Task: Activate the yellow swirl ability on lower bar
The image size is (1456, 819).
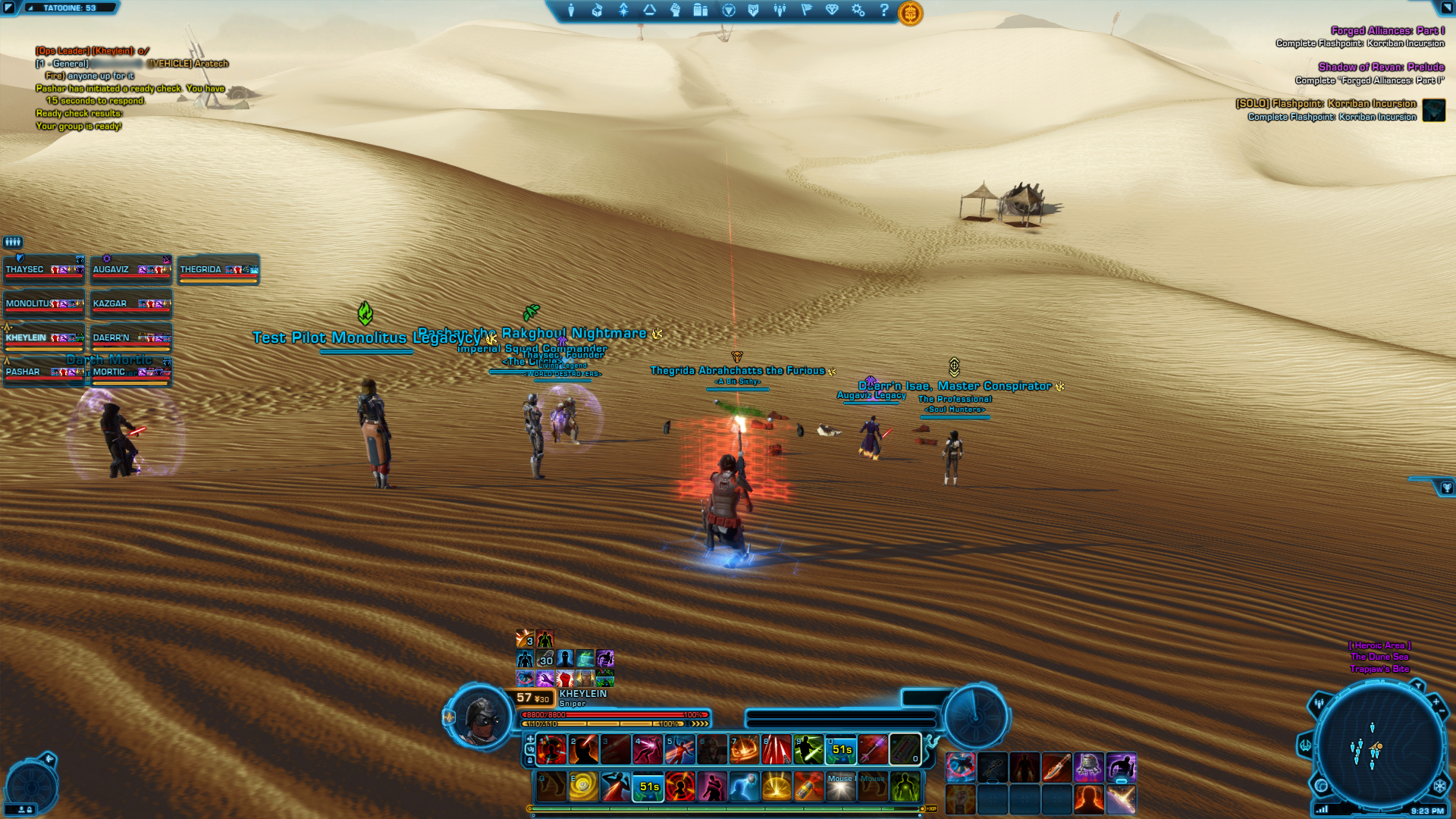Action: click(583, 787)
